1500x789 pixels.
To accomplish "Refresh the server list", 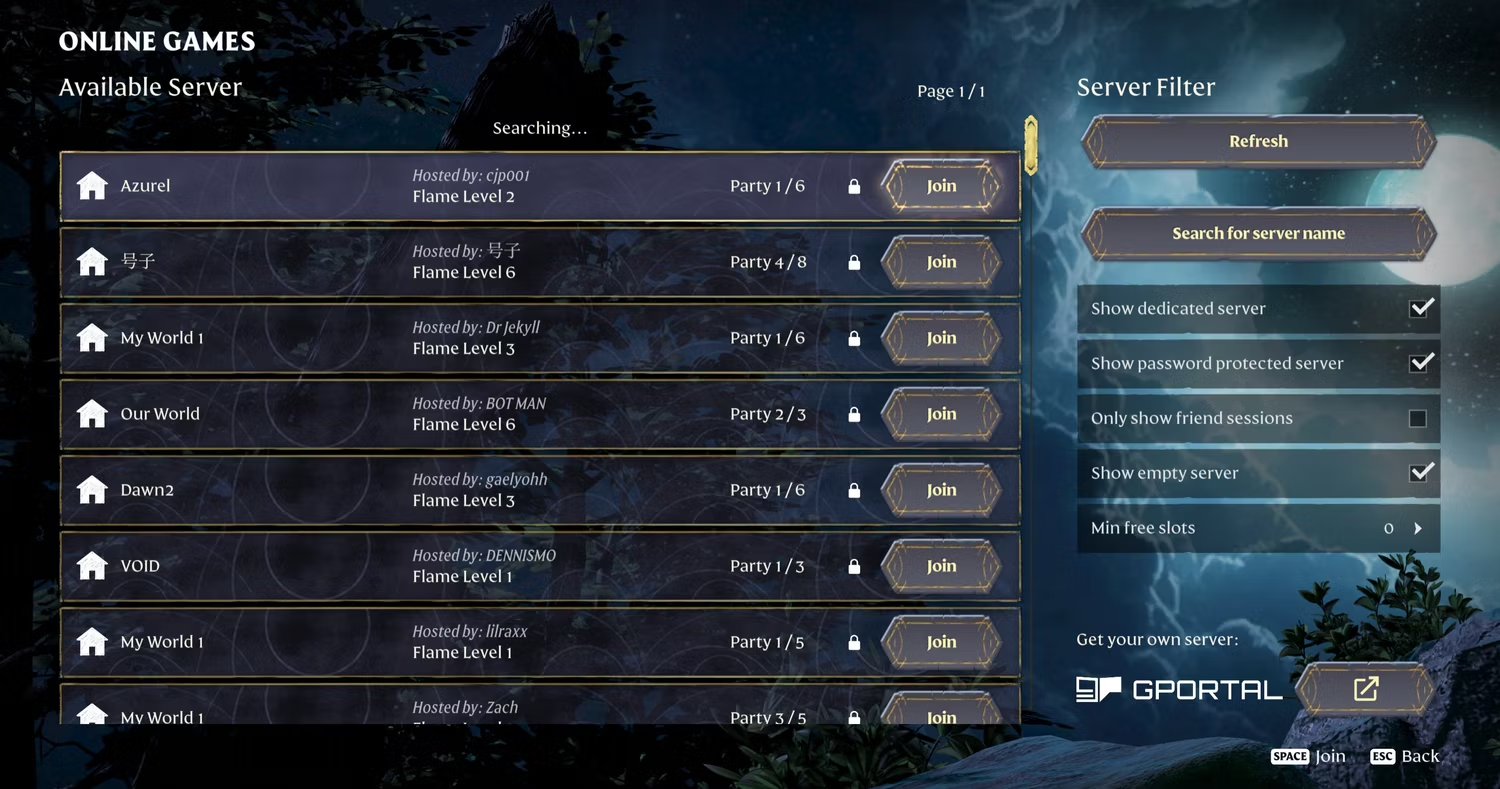I will (x=1258, y=141).
